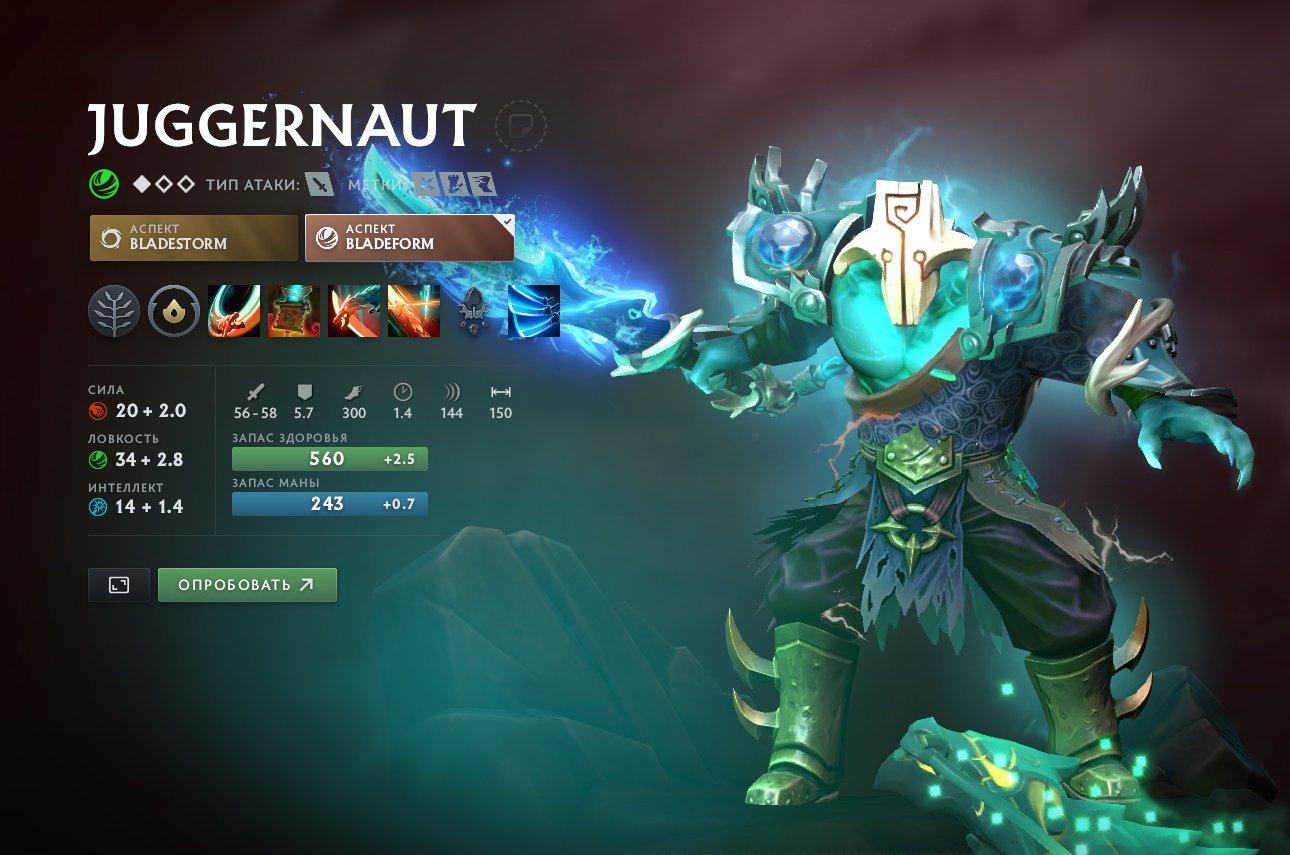Screen dimensions: 1290x855
Task: Click the fullscreen preview button left of ОПРОБОВАТЬ
Action: (117, 584)
